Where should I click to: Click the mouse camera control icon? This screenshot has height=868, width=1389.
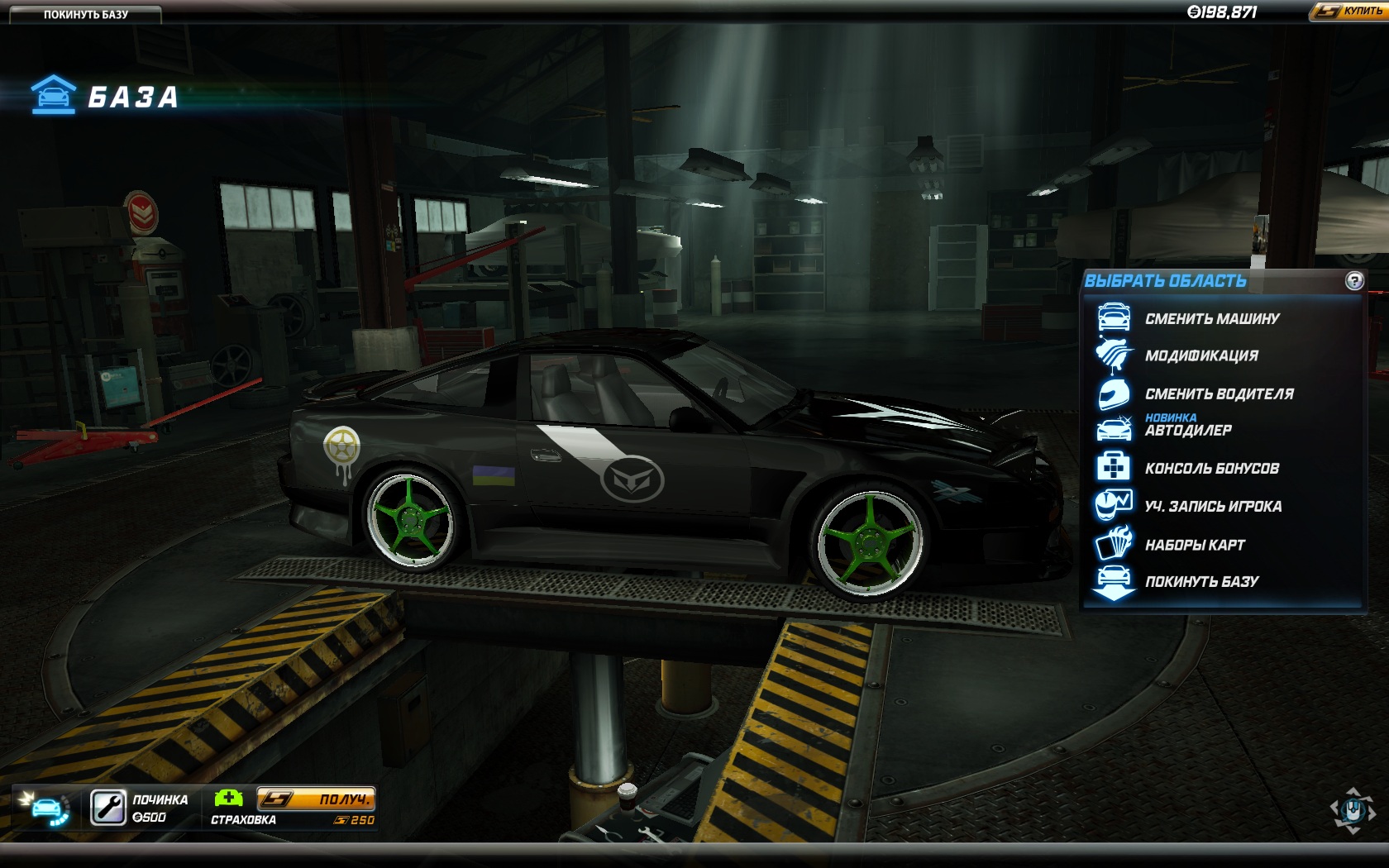pyautogui.click(x=1352, y=809)
